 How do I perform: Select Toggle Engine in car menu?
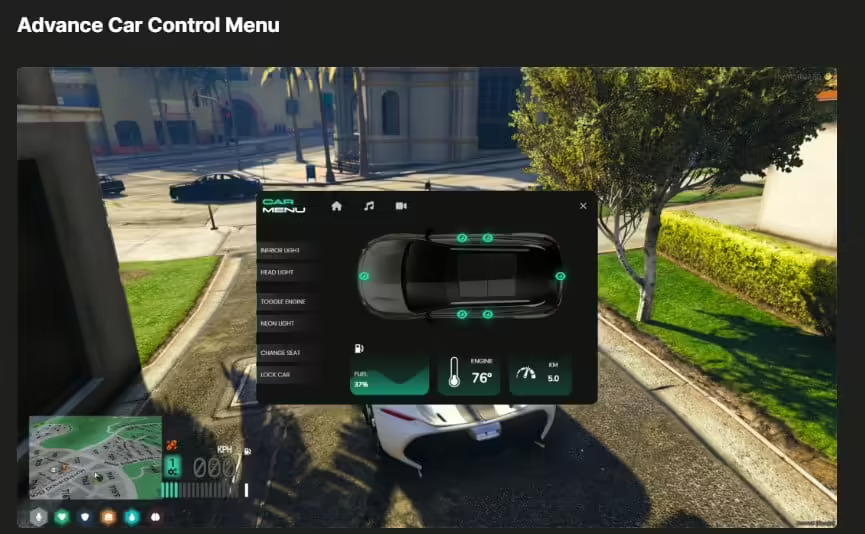282,301
